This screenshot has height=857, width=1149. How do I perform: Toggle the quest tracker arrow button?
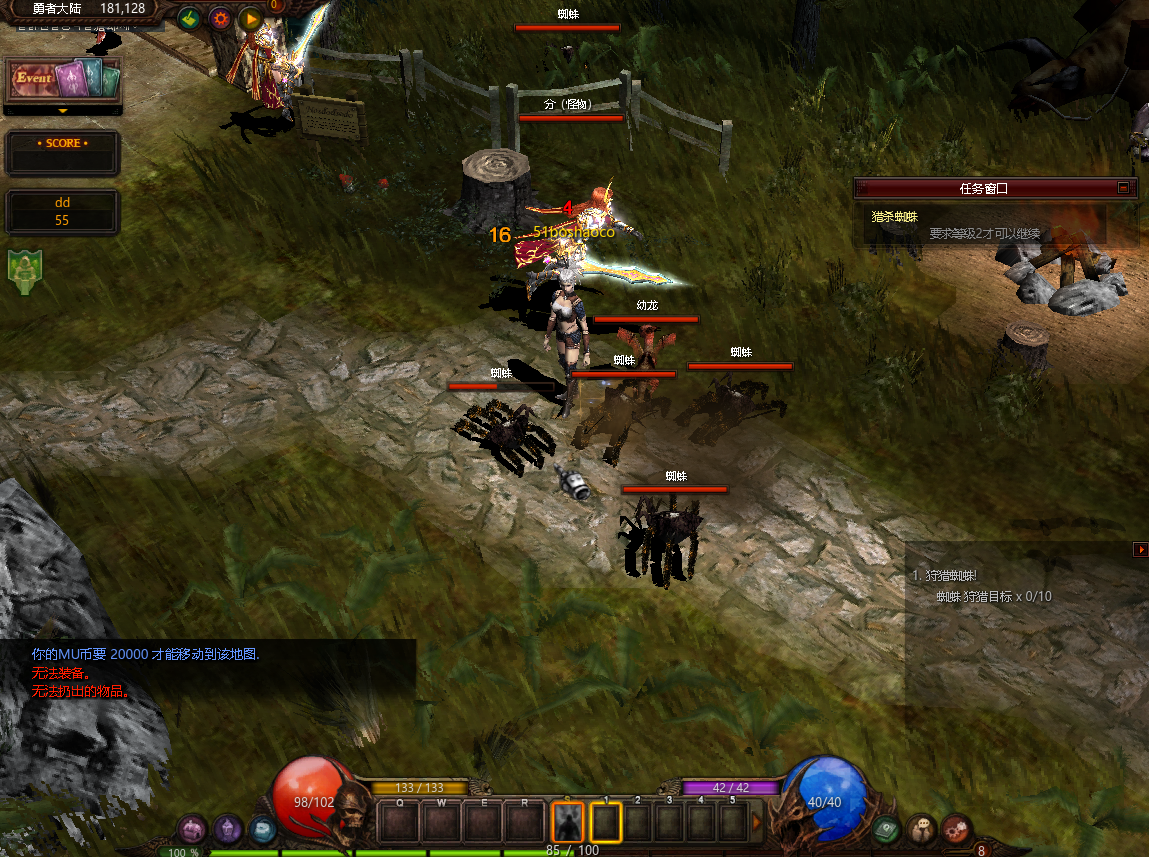tap(1140, 549)
